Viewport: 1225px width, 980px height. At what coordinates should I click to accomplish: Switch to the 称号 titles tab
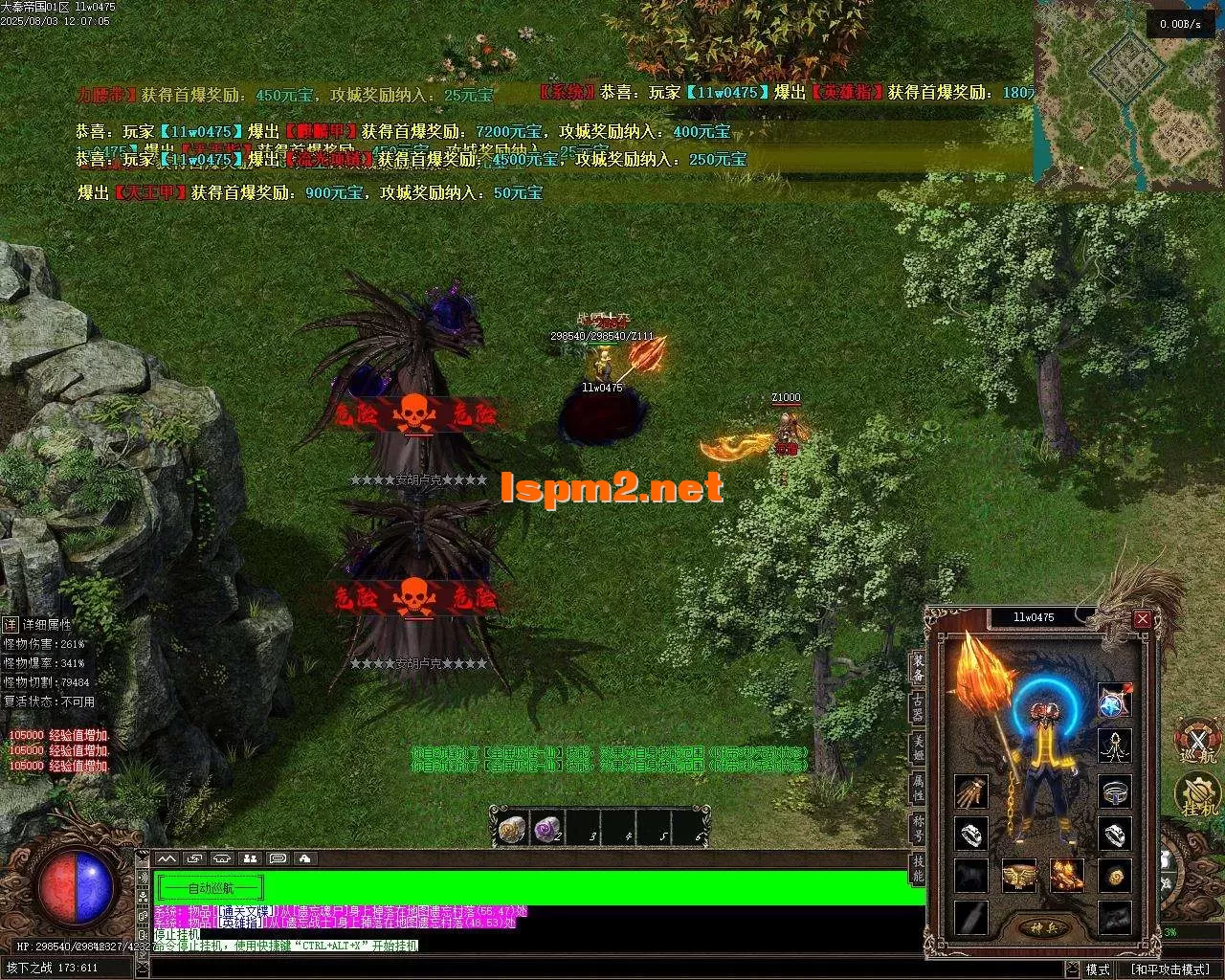coord(918,828)
